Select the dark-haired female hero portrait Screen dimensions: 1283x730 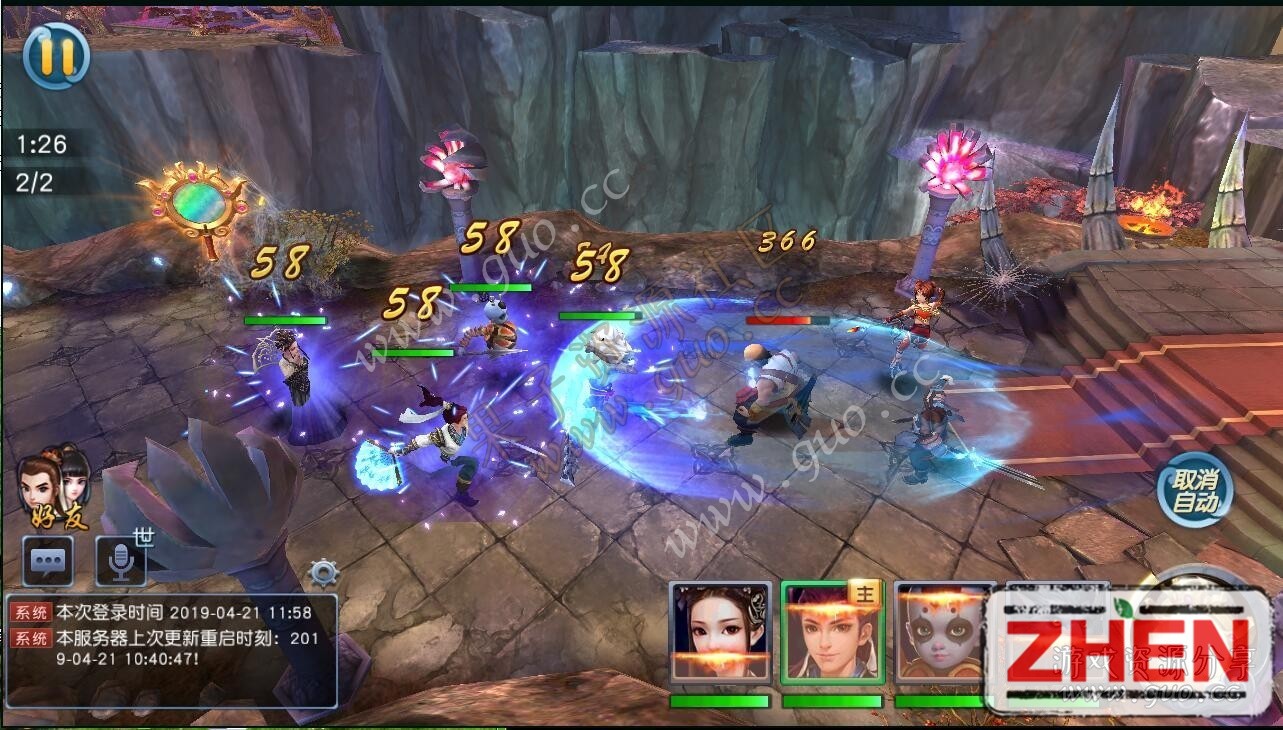pyautogui.click(x=720, y=633)
